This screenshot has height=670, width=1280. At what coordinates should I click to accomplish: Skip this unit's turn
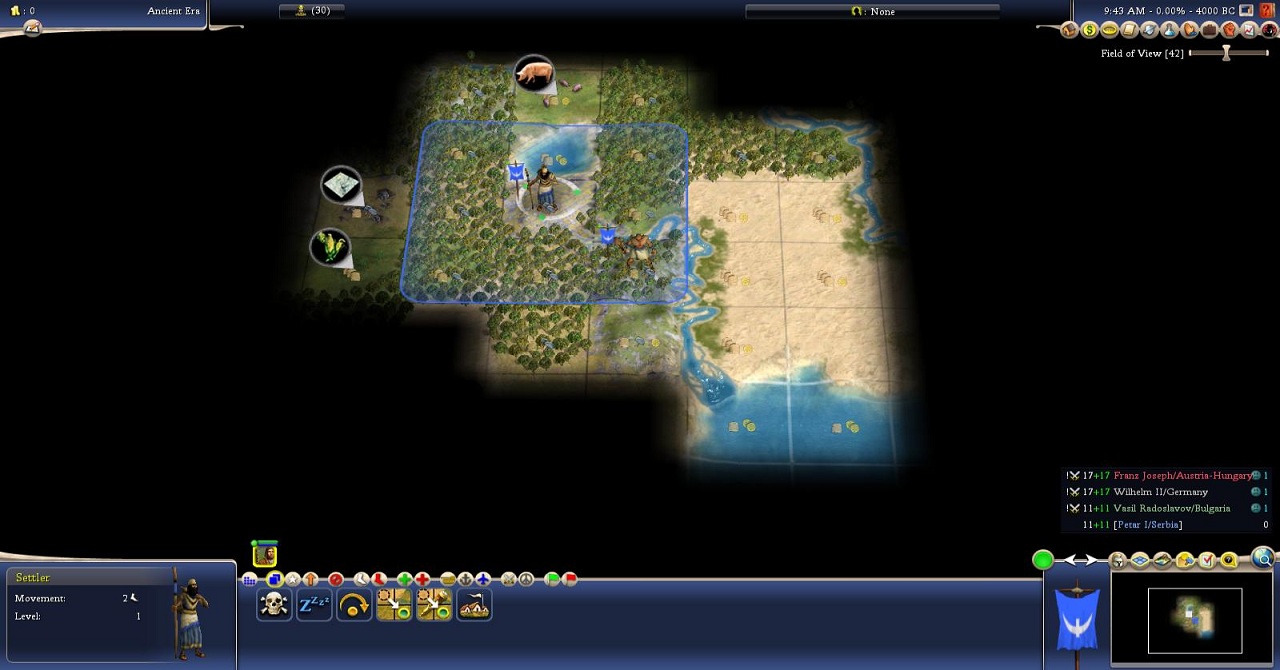tap(354, 605)
